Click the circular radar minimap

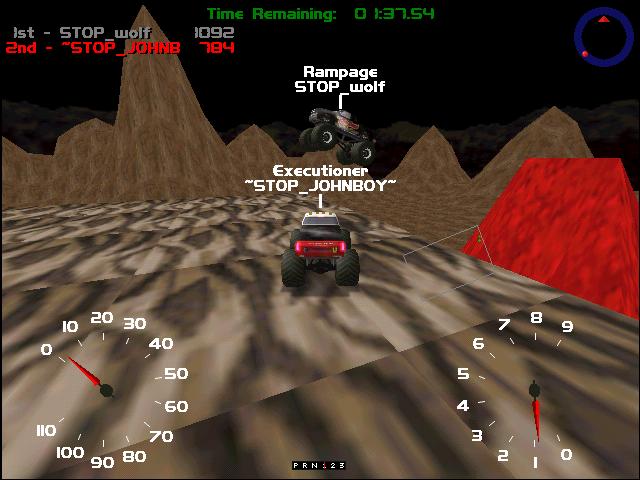click(x=604, y=36)
